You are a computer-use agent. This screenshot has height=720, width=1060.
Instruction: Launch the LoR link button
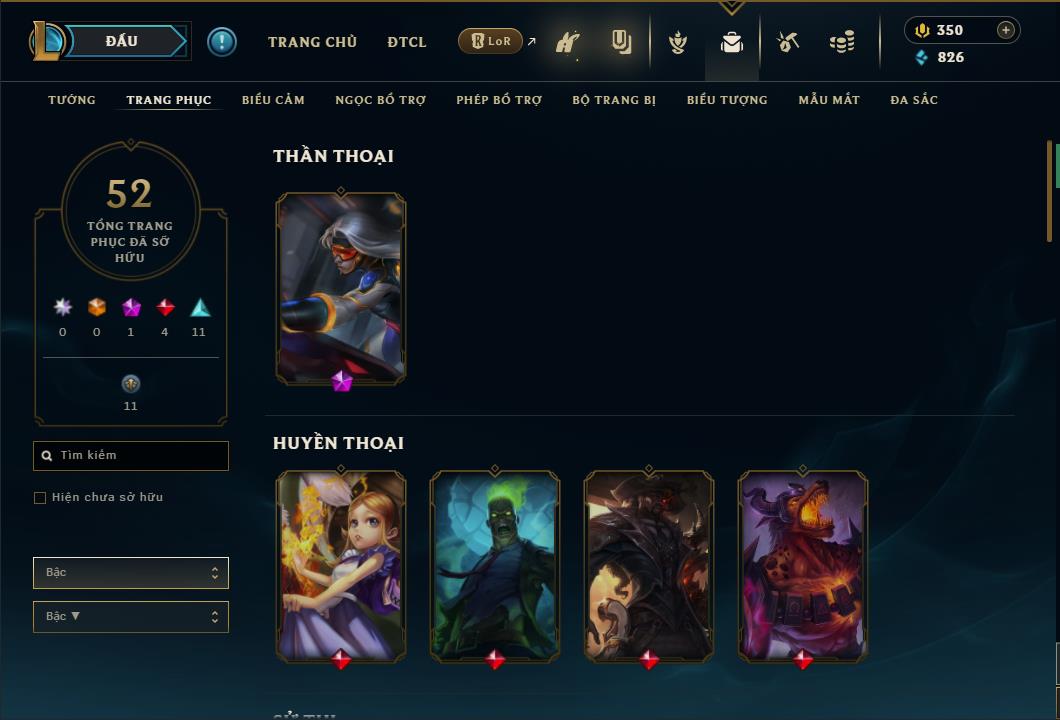(x=490, y=41)
